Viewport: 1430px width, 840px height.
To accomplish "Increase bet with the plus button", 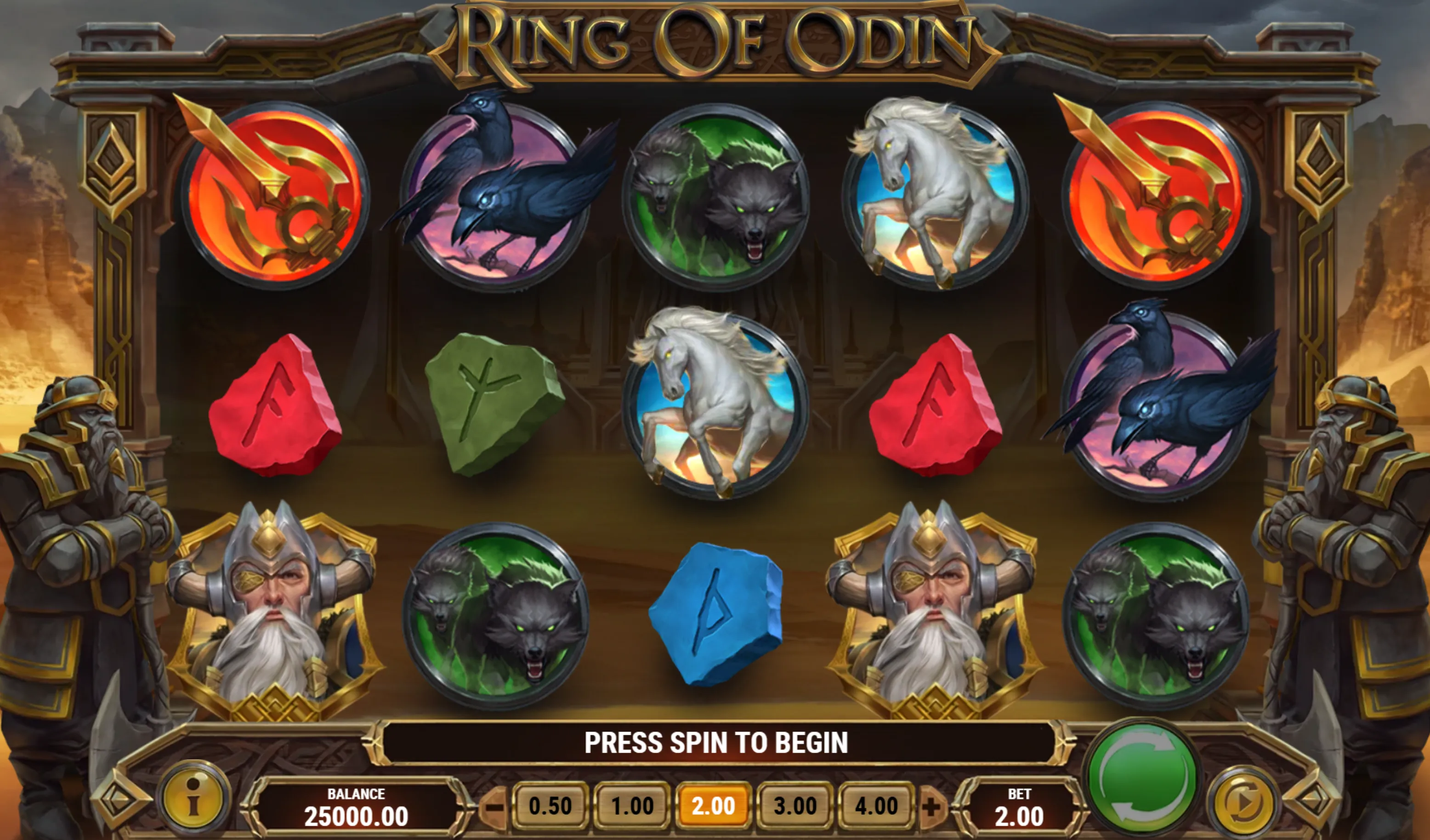I will pos(931,806).
